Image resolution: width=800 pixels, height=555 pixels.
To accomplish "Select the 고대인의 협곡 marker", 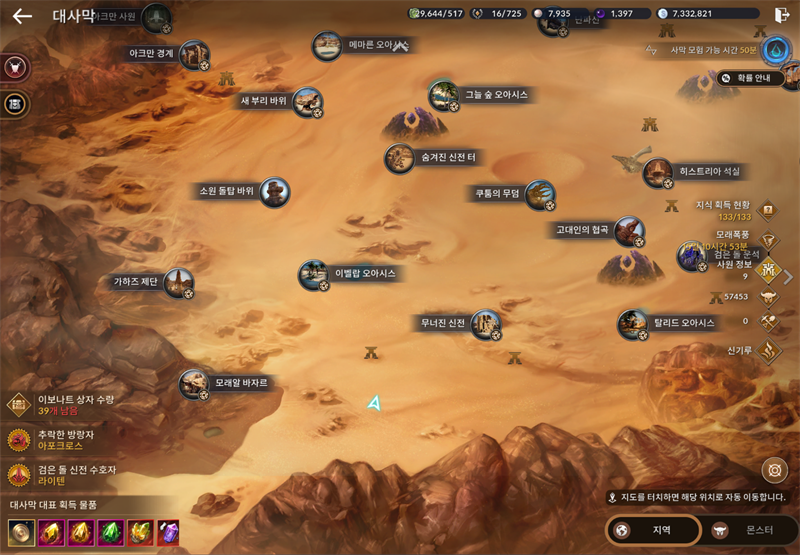I will 629,230.
